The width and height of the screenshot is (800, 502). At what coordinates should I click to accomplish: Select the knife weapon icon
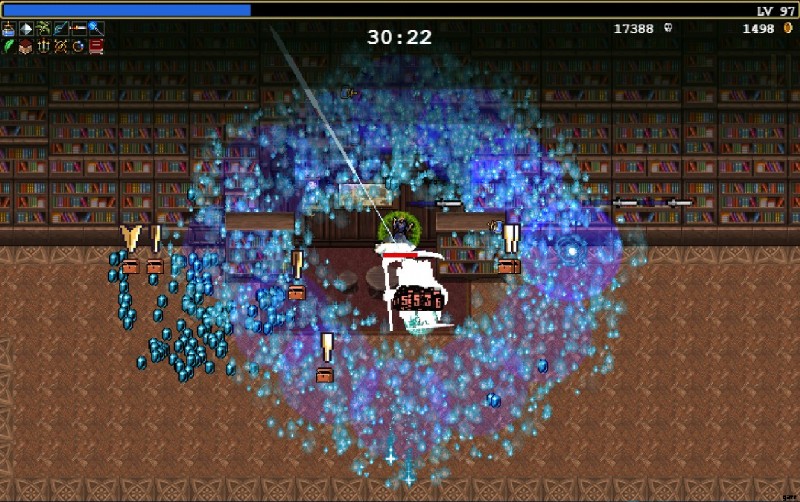78,28
